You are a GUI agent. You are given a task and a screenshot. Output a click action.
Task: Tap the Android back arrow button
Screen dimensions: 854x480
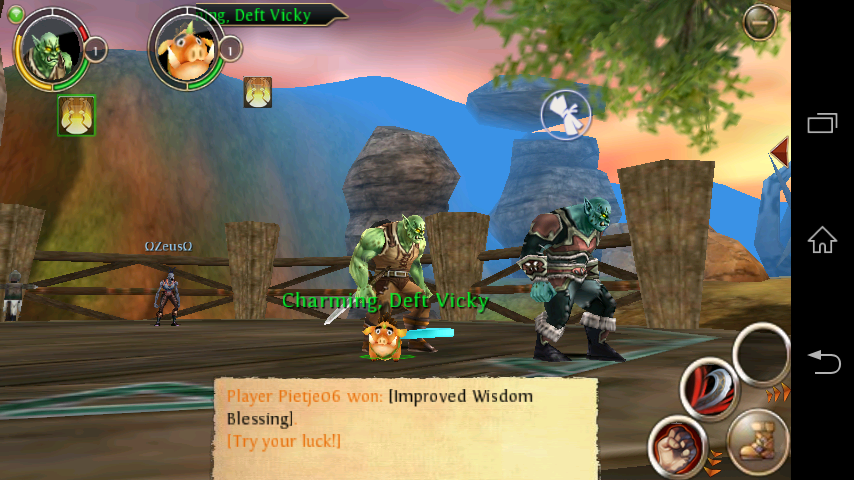tap(822, 362)
